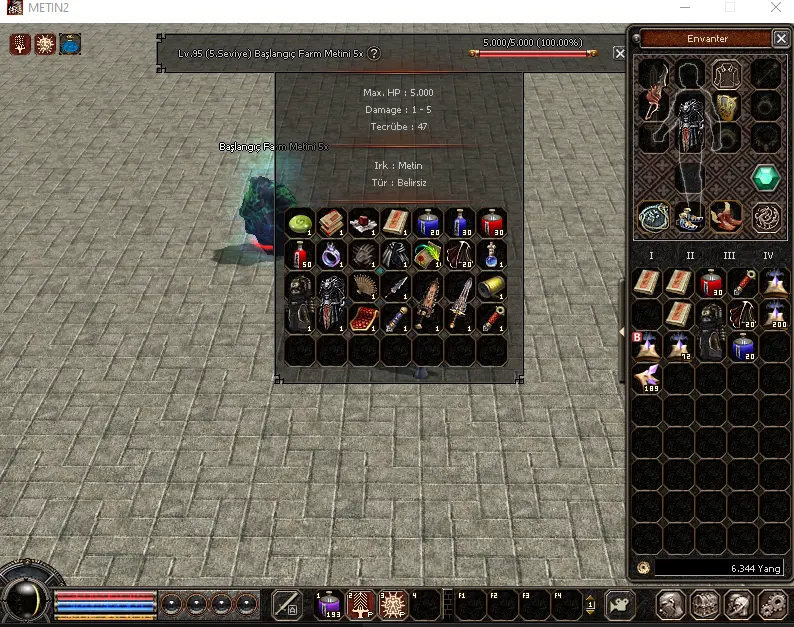Toggle the camera mode button
This screenshot has width=794, height=627.
621,605
